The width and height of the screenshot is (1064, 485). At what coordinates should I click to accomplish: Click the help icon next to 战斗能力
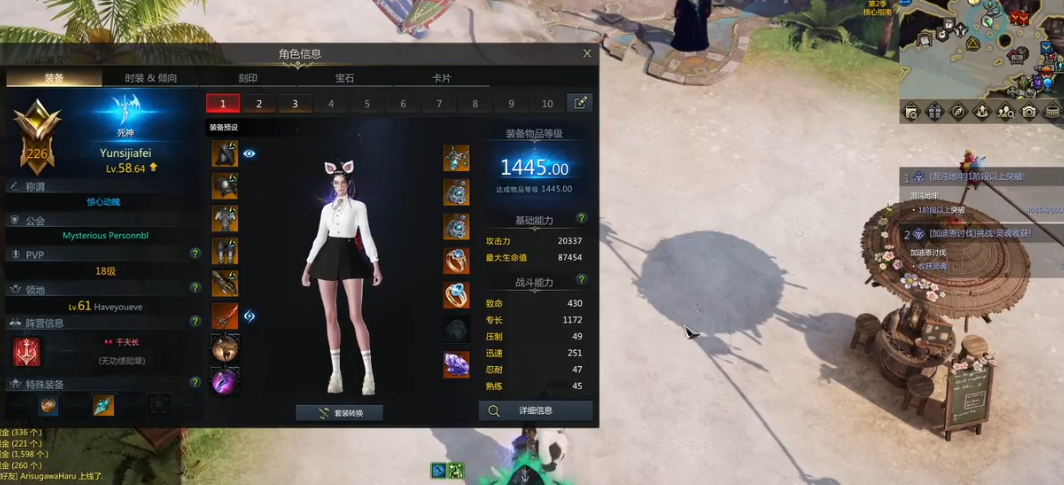coord(581,280)
